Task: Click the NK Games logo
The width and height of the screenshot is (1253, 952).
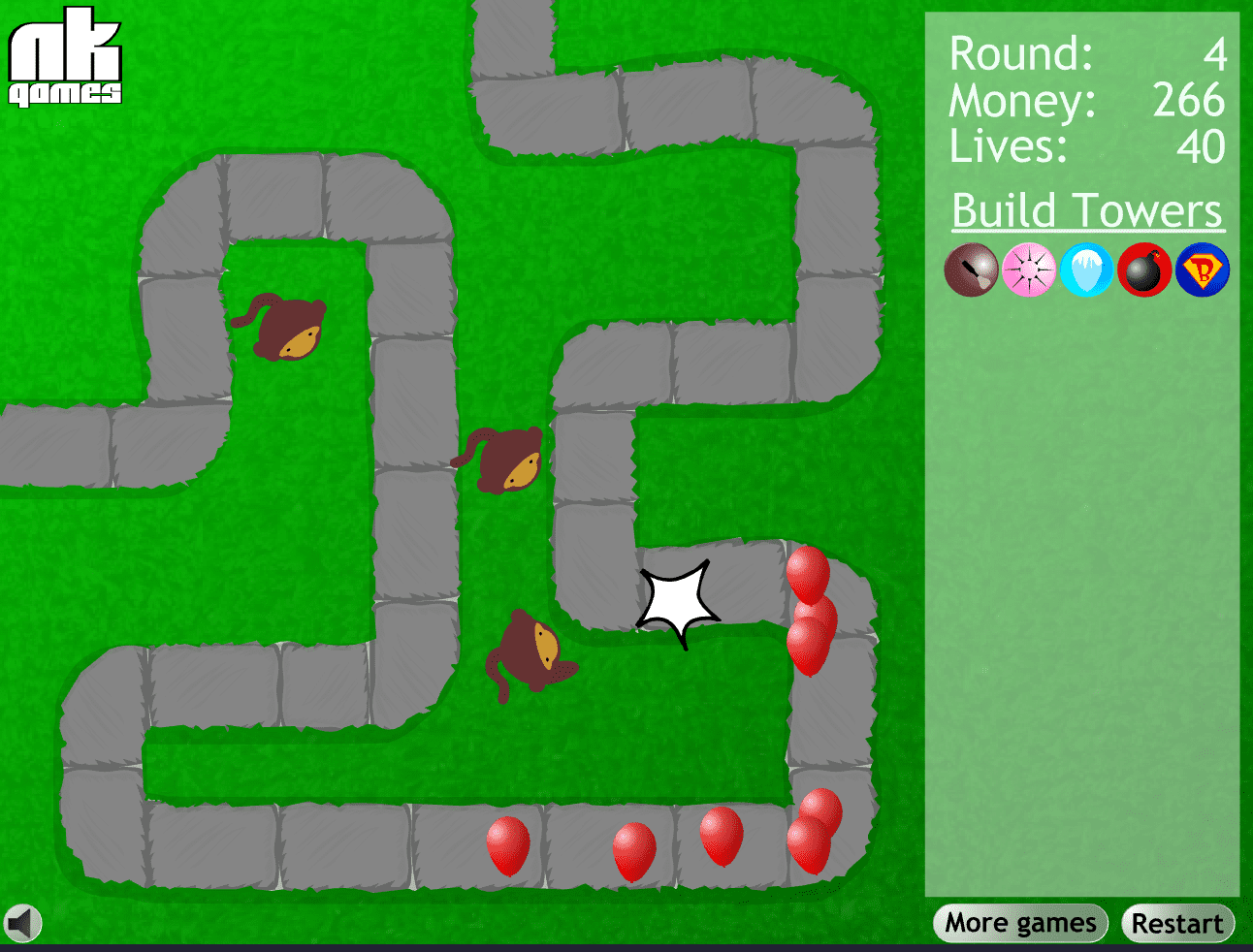Action: click(64, 58)
